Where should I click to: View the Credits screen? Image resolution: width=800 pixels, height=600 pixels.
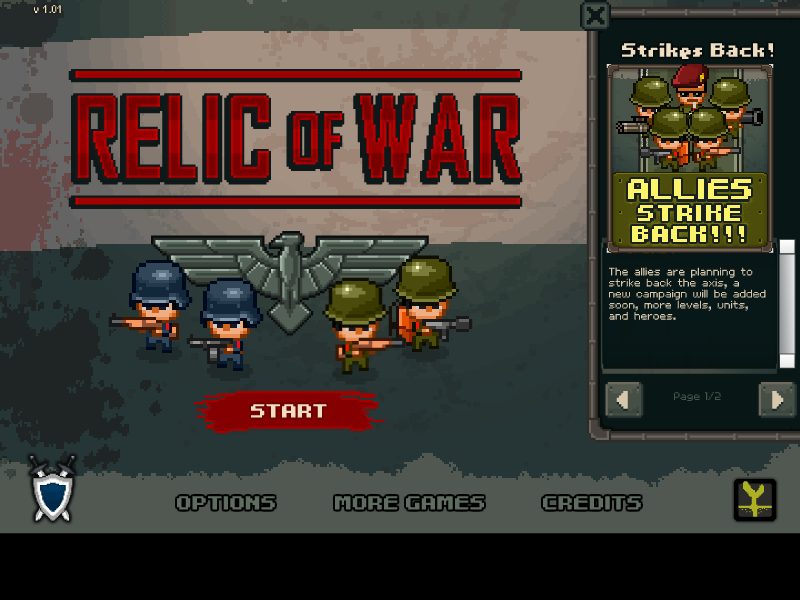point(591,503)
